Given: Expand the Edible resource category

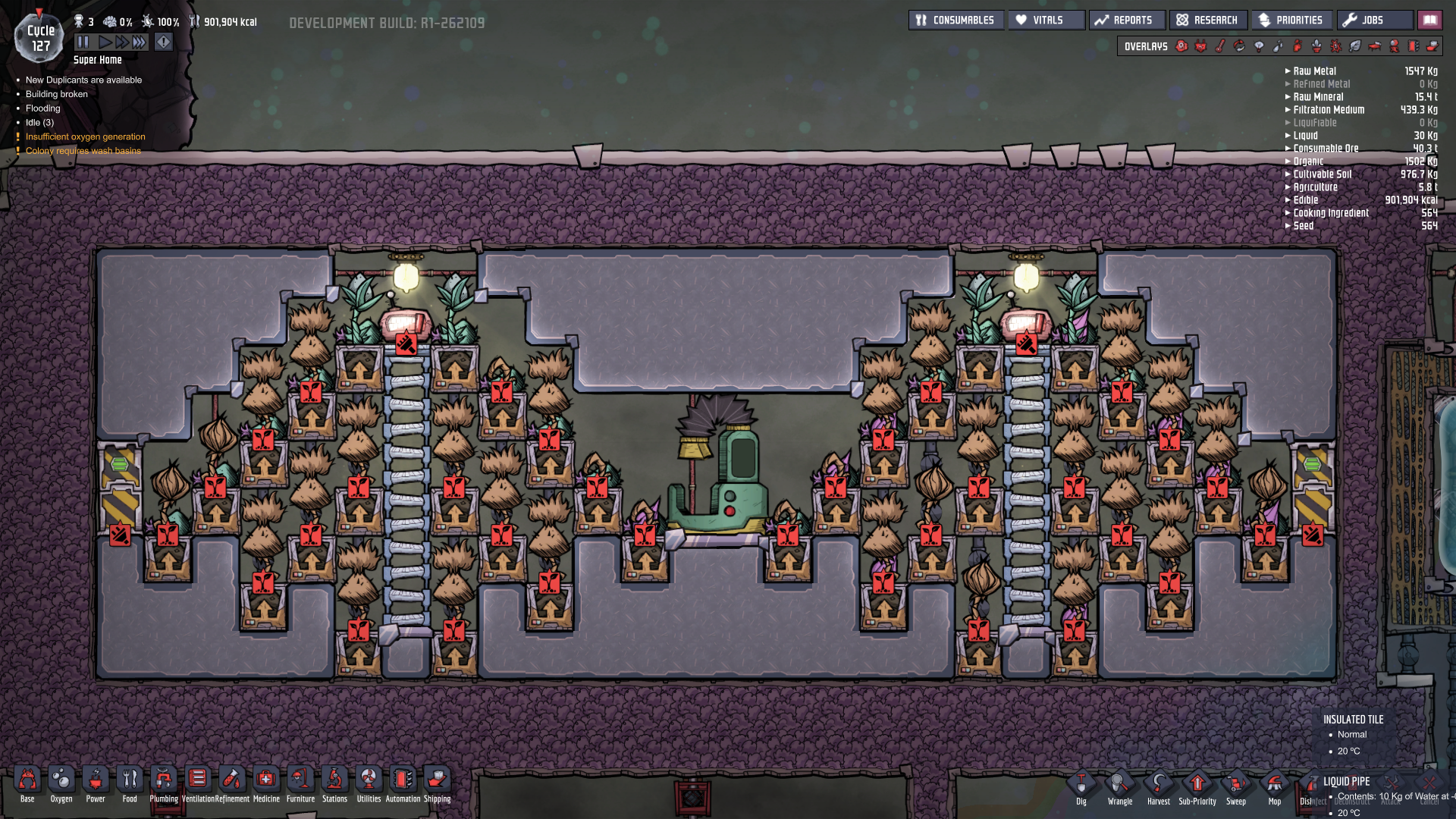Looking at the screenshot, I should pos(1288,200).
